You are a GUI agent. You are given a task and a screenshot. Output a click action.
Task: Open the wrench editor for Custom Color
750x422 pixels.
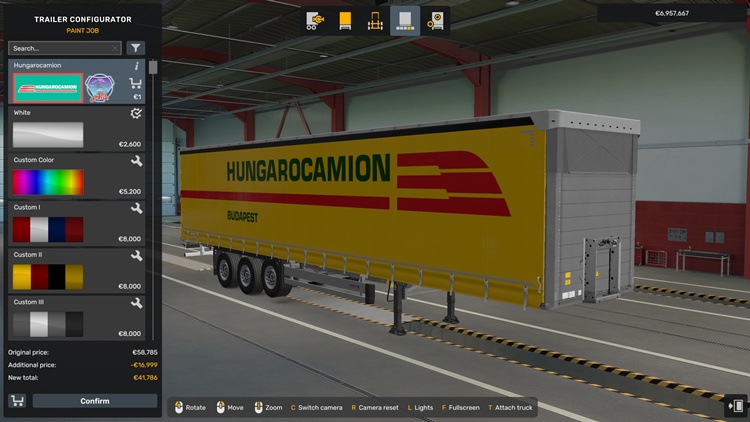point(136,161)
